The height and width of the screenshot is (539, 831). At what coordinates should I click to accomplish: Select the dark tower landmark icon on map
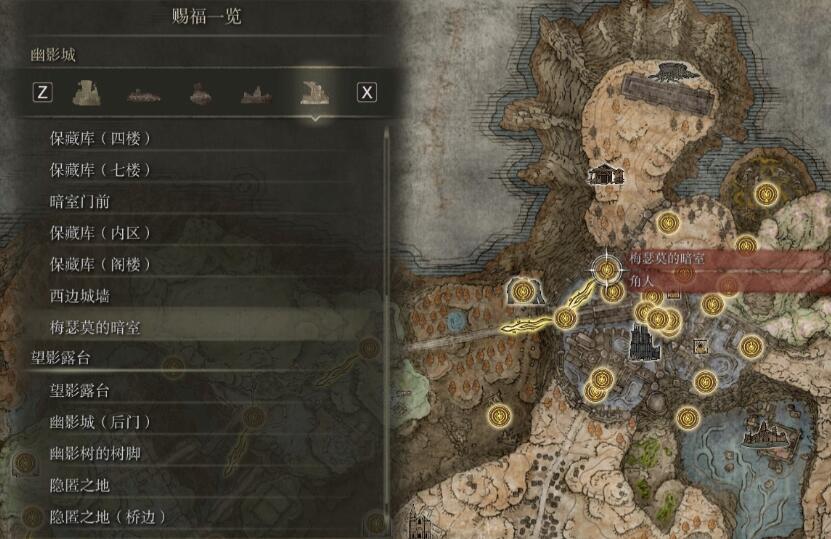(x=640, y=344)
